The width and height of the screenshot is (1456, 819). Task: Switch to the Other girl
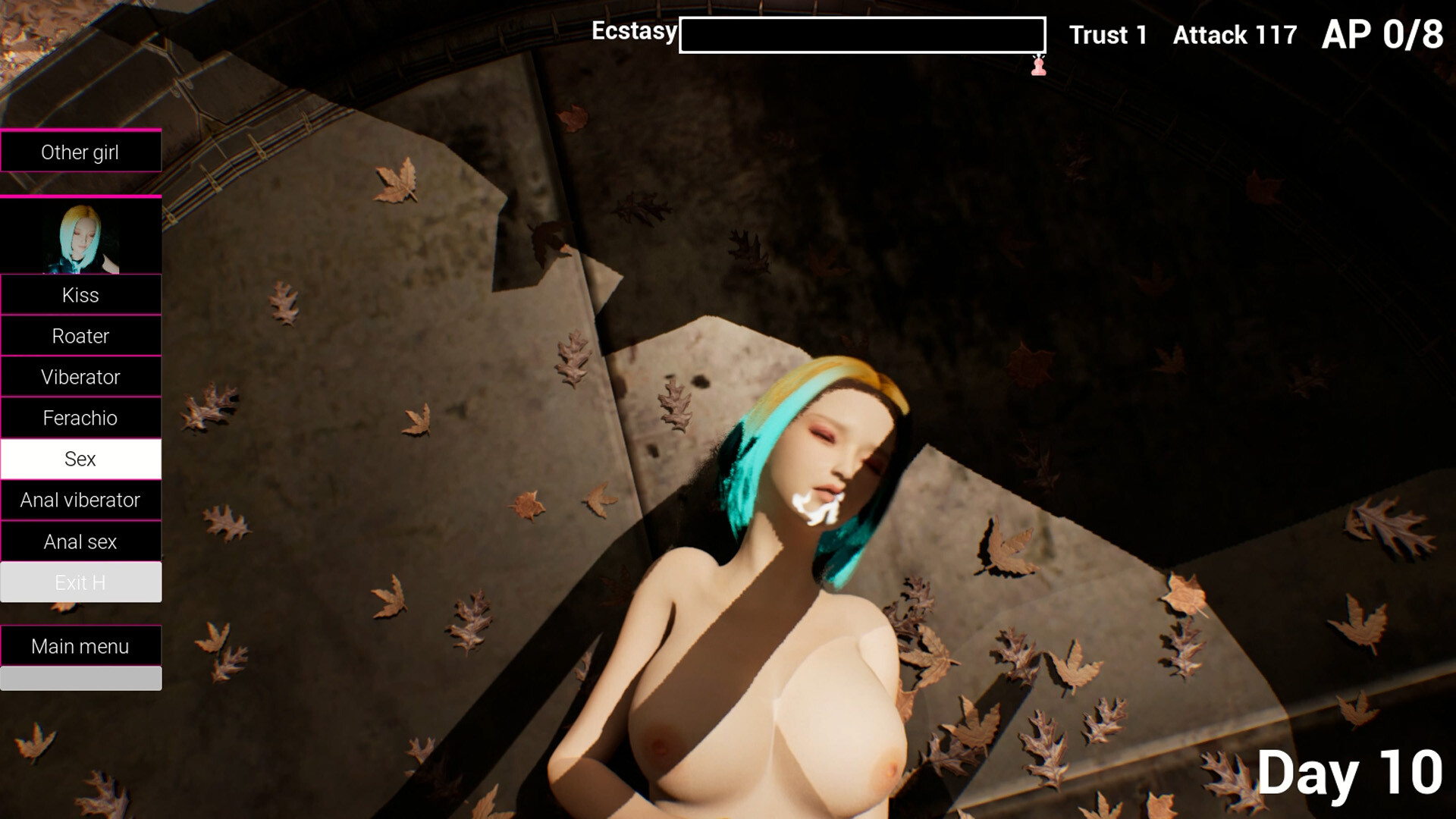pyautogui.click(x=81, y=152)
